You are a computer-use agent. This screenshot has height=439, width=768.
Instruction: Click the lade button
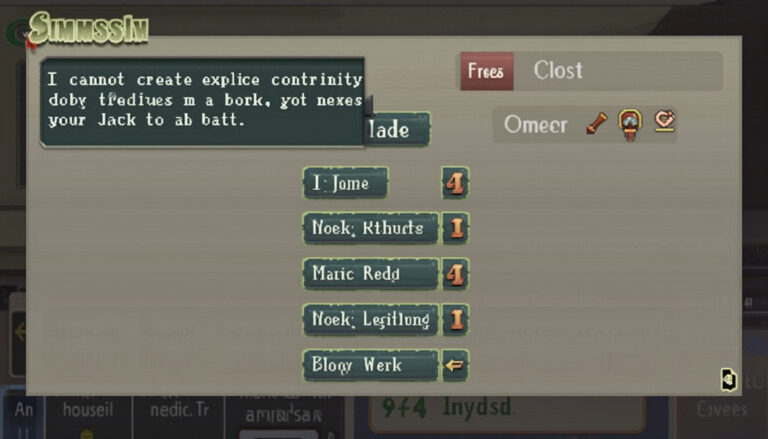pyautogui.click(x=398, y=130)
